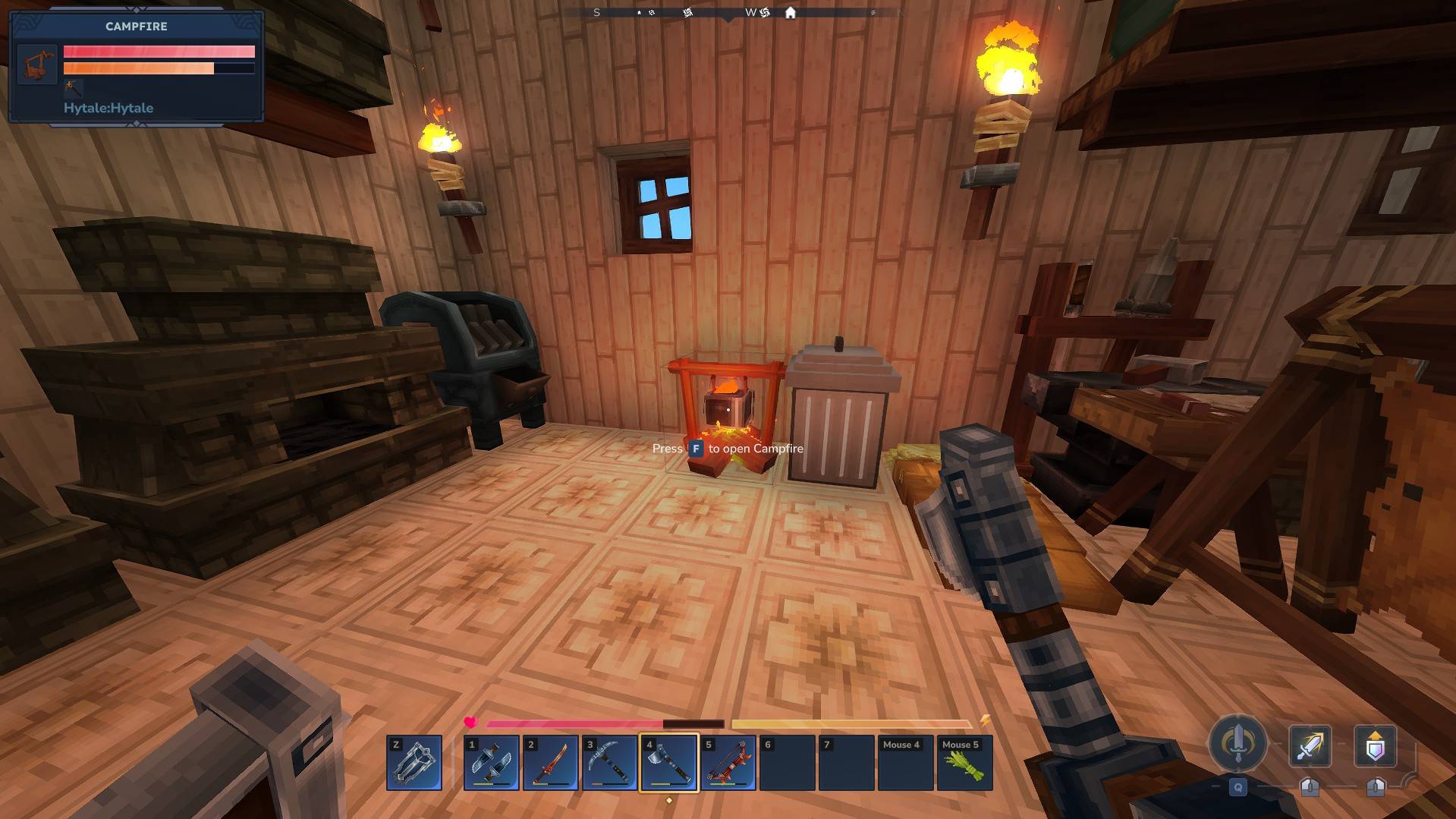Activate the circular sword signature ability
This screenshot has width=1456, height=819.
coord(1237,743)
